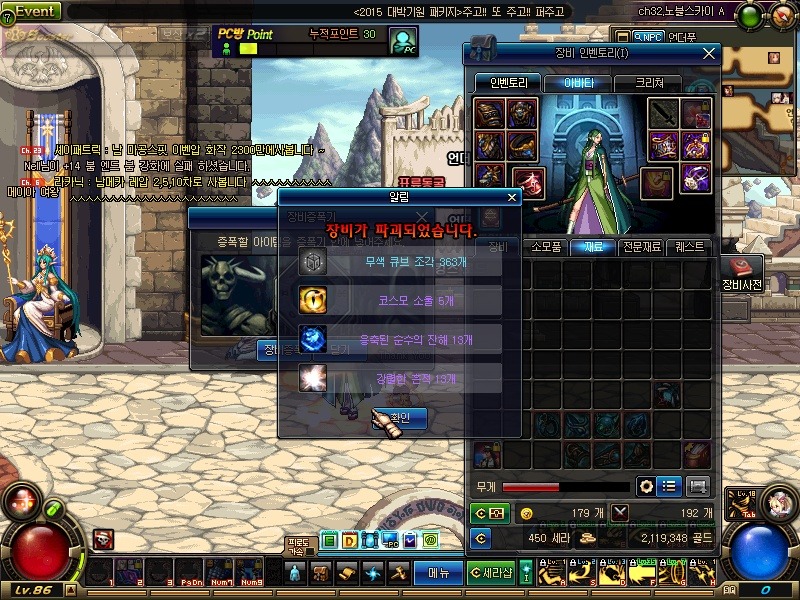Click the gear sort icon beside weight bar
Screen dimensions: 800x600
[x=647, y=486]
